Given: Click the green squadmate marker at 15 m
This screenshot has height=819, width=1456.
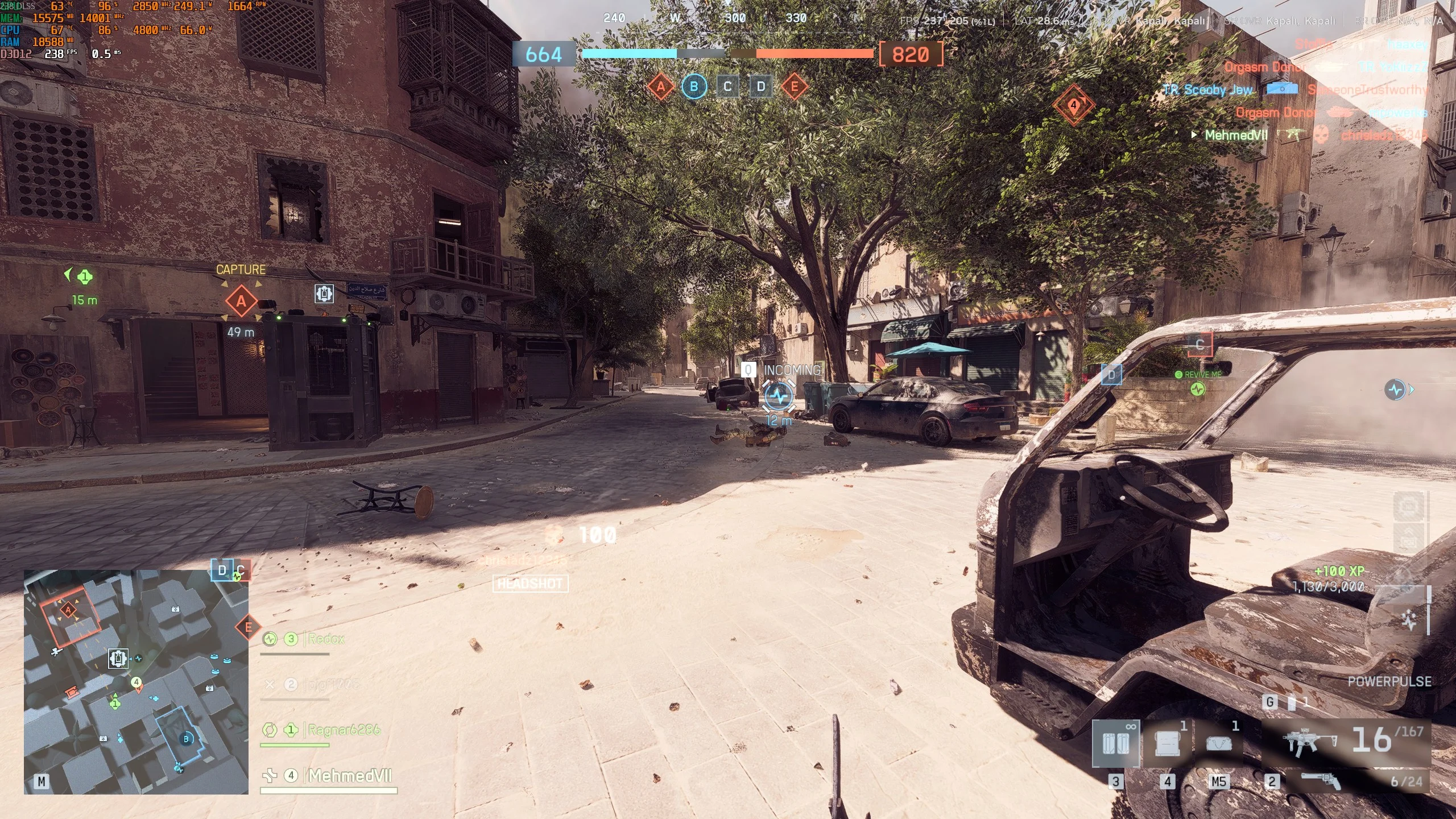Looking at the screenshot, I should pyautogui.click(x=84, y=277).
